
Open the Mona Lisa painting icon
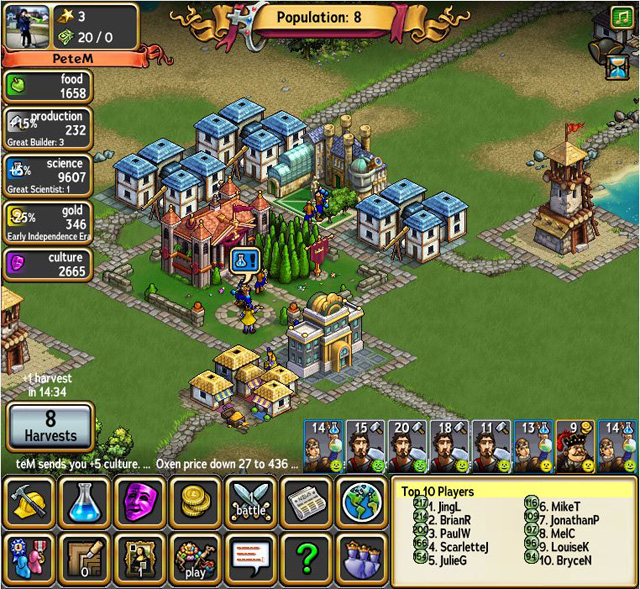(x=141, y=558)
